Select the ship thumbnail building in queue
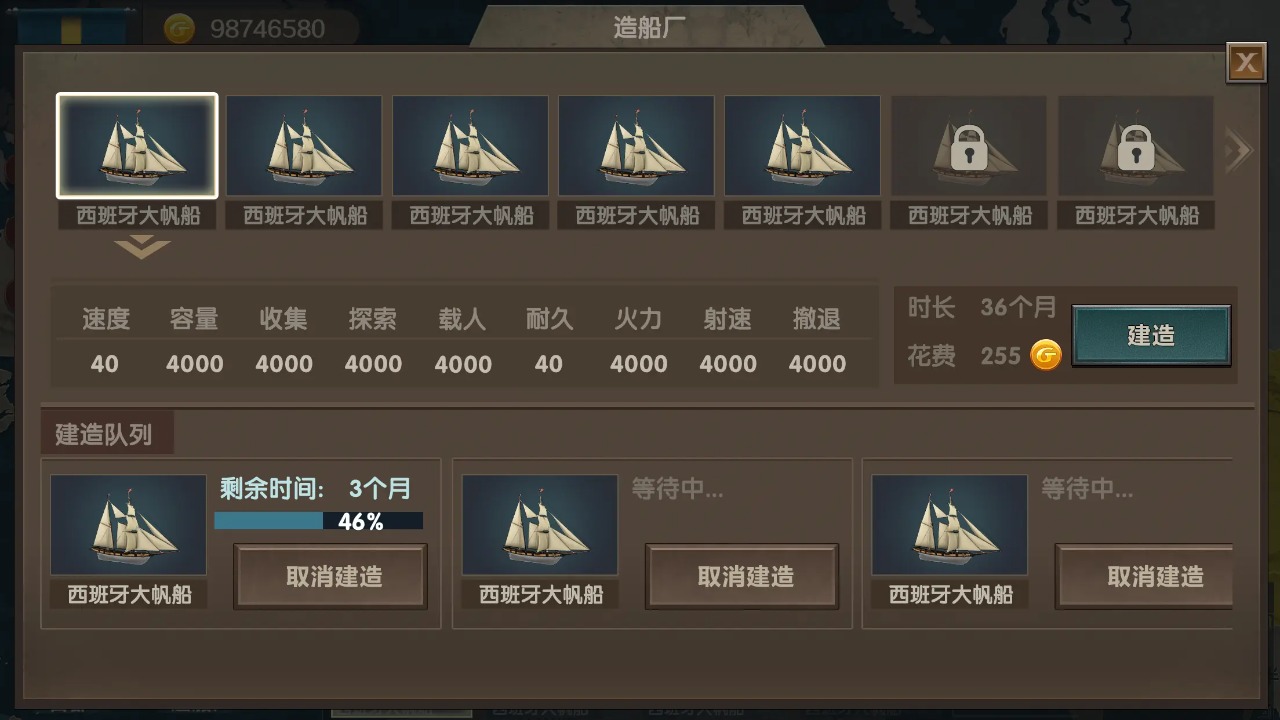 coord(128,523)
